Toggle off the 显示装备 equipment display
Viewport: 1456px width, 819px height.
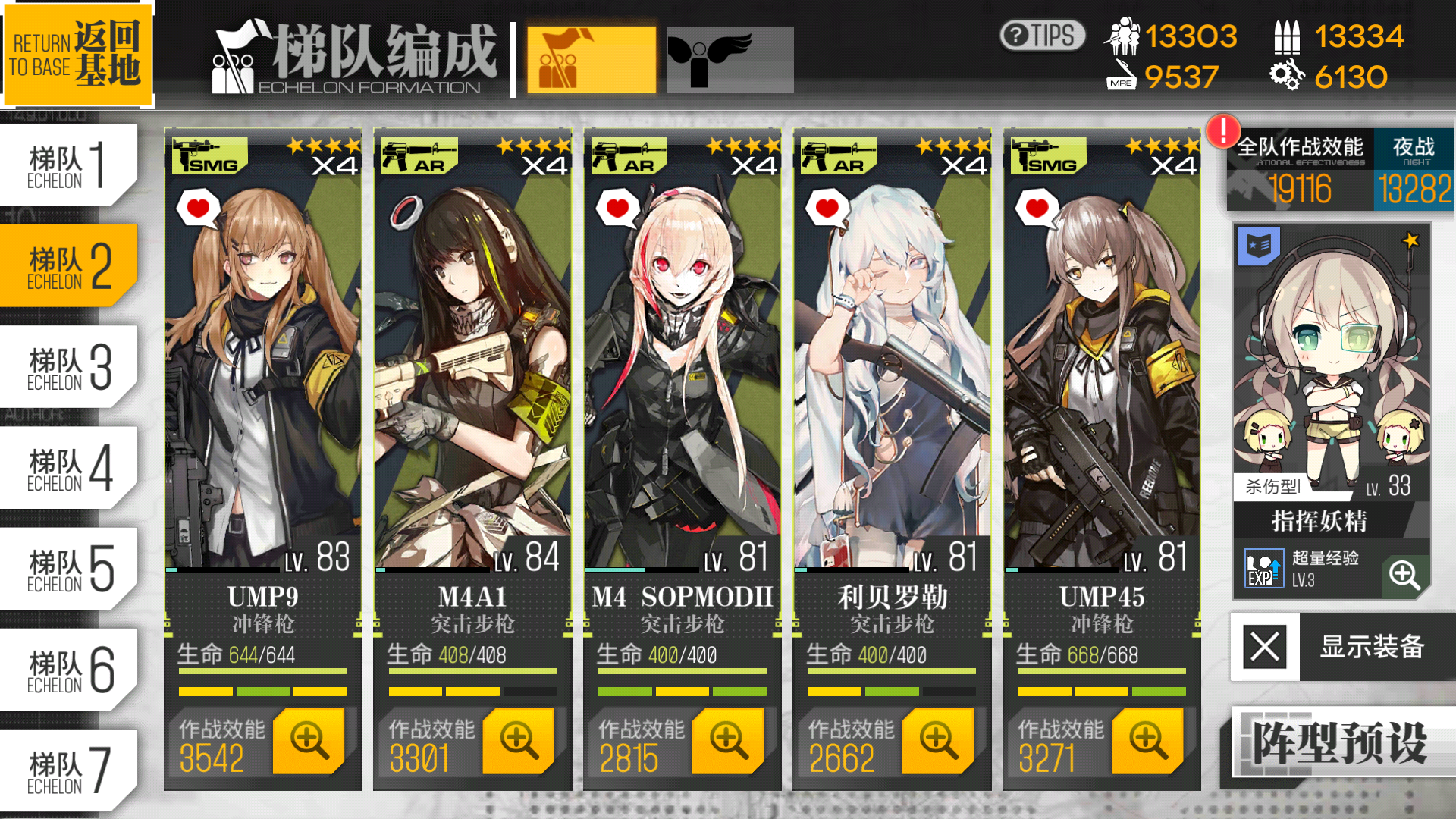pos(1263,648)
